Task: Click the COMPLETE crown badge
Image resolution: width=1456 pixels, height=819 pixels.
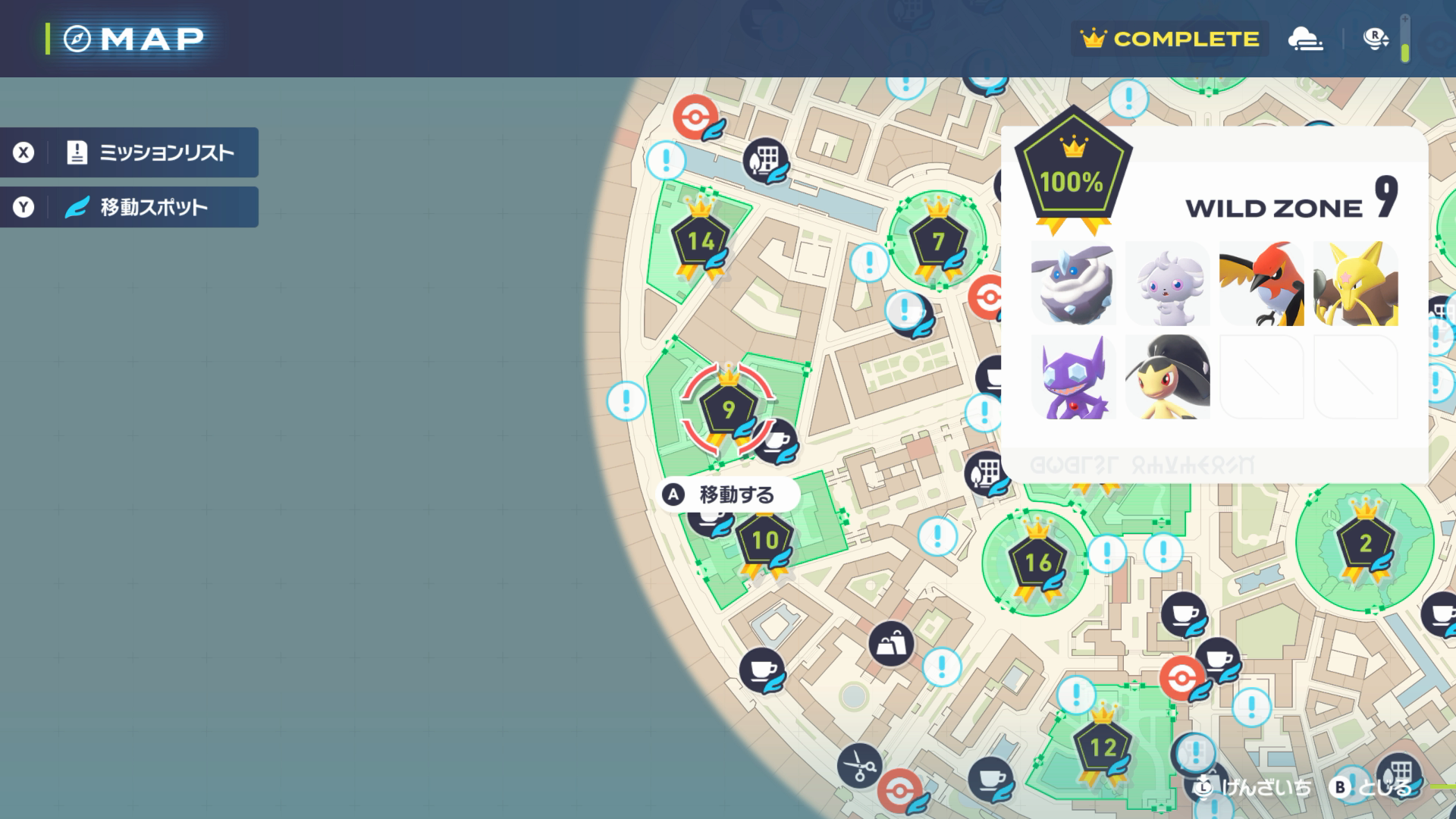Action: tap(1169, 39)
